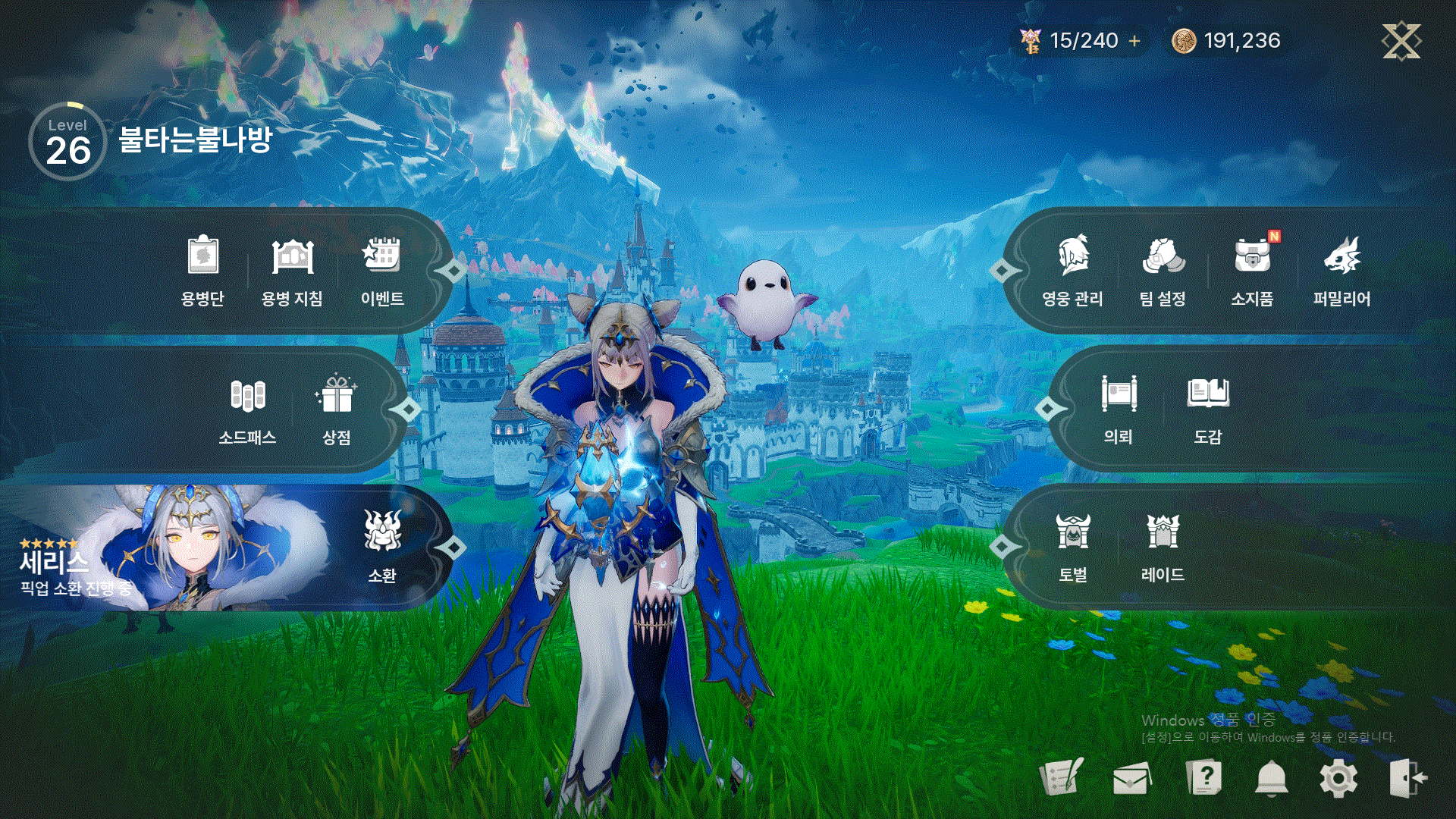This screenshot has width=1456, height=819.
Task: Open the 퍼밀리어 menu
Action: (x=1341, y=269)
